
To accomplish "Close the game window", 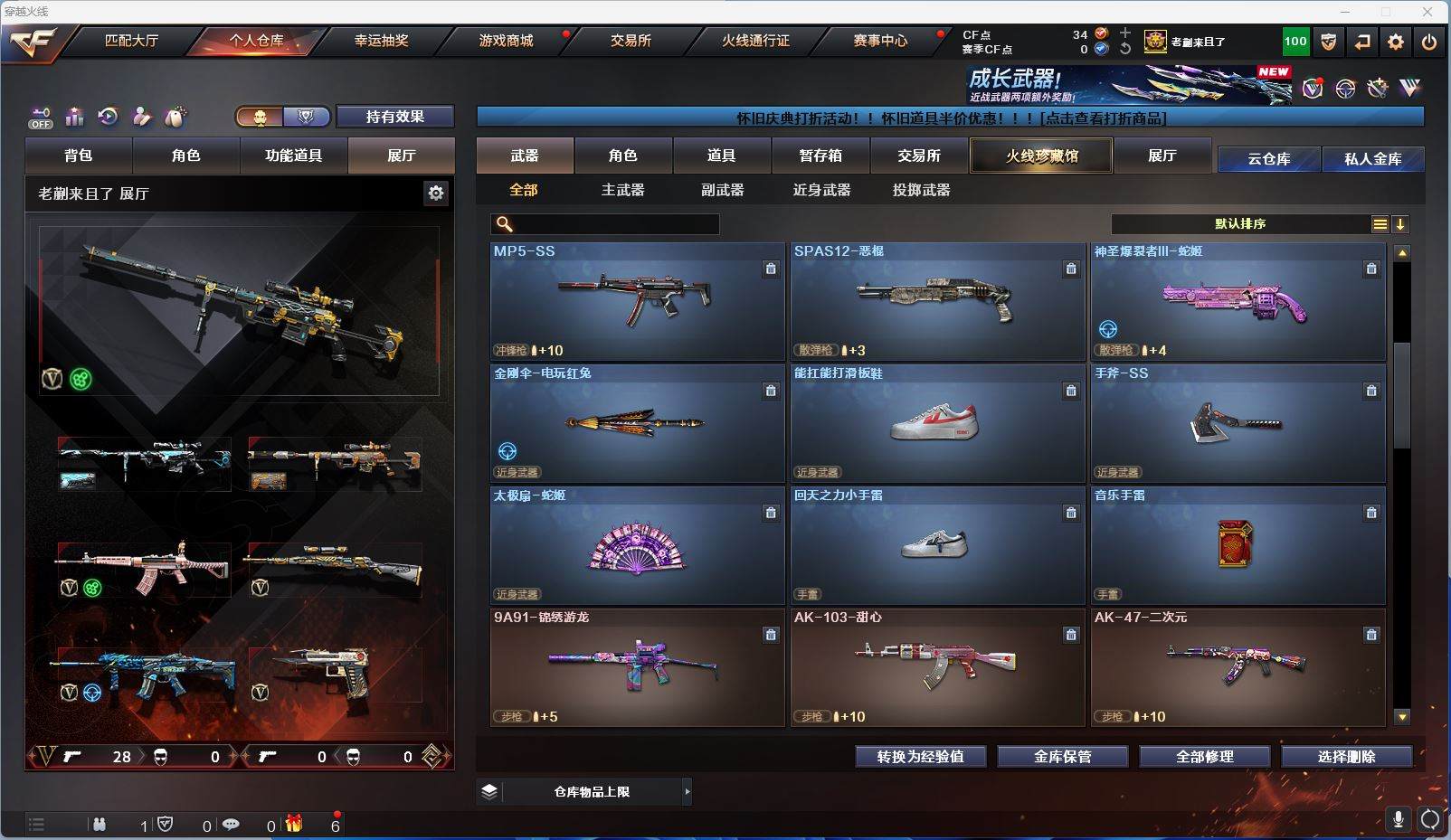I will click(x=1427, y=12).
